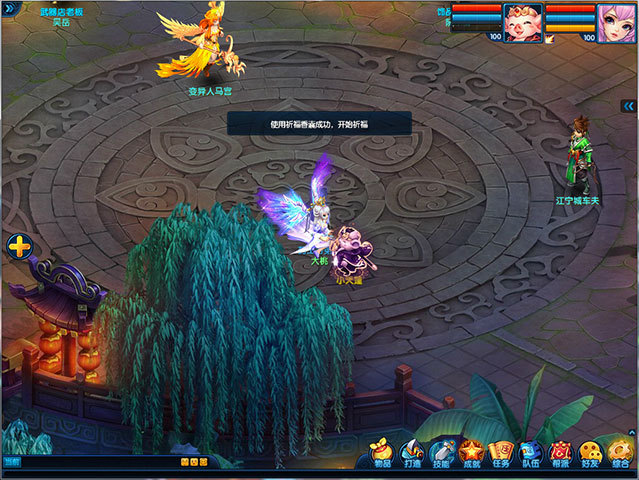639x480 pixels.
Task: Open the 物品 items bag
Action: point(383,454)
